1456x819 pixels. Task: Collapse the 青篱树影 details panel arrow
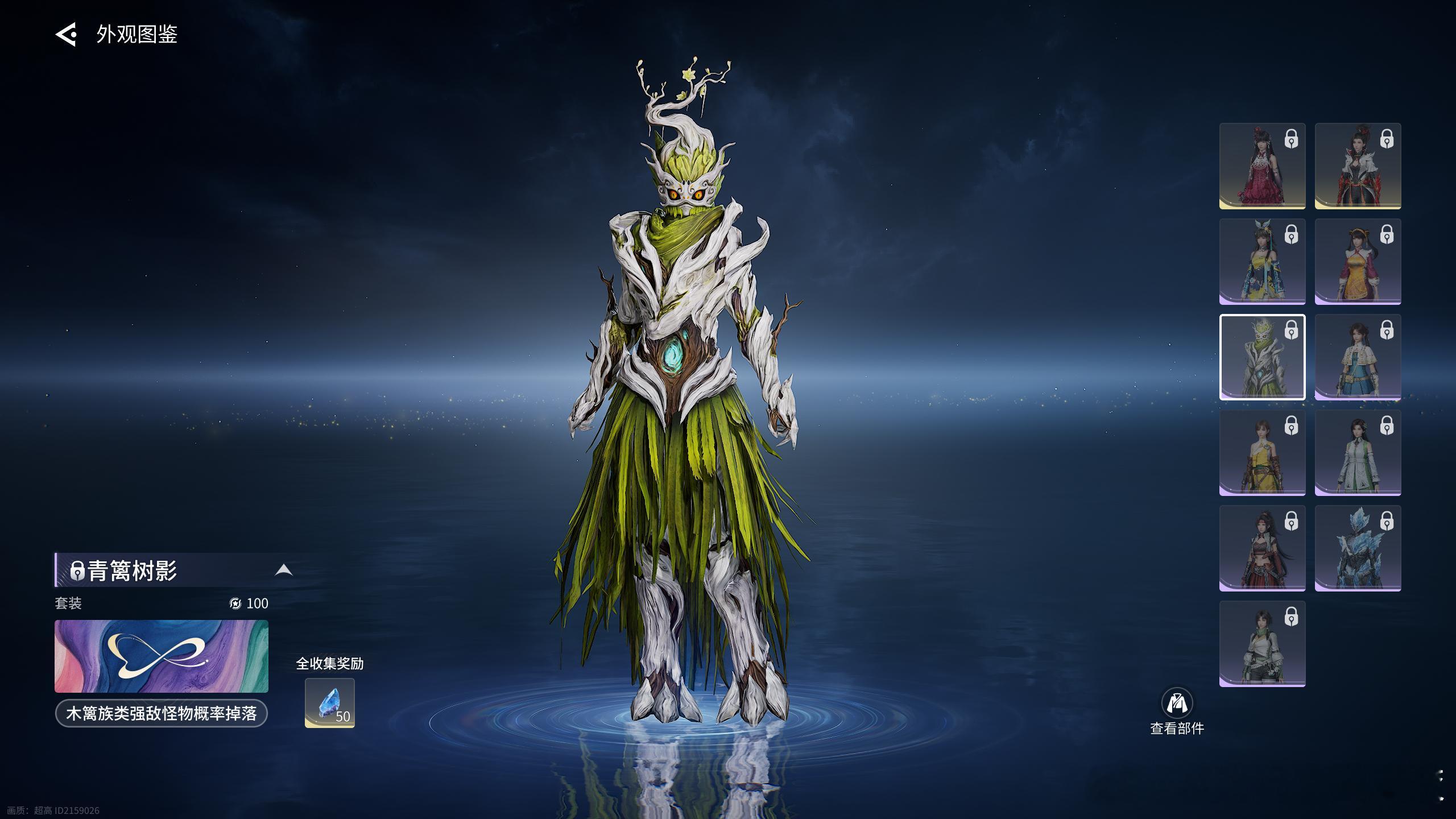[x=284, y=570]
